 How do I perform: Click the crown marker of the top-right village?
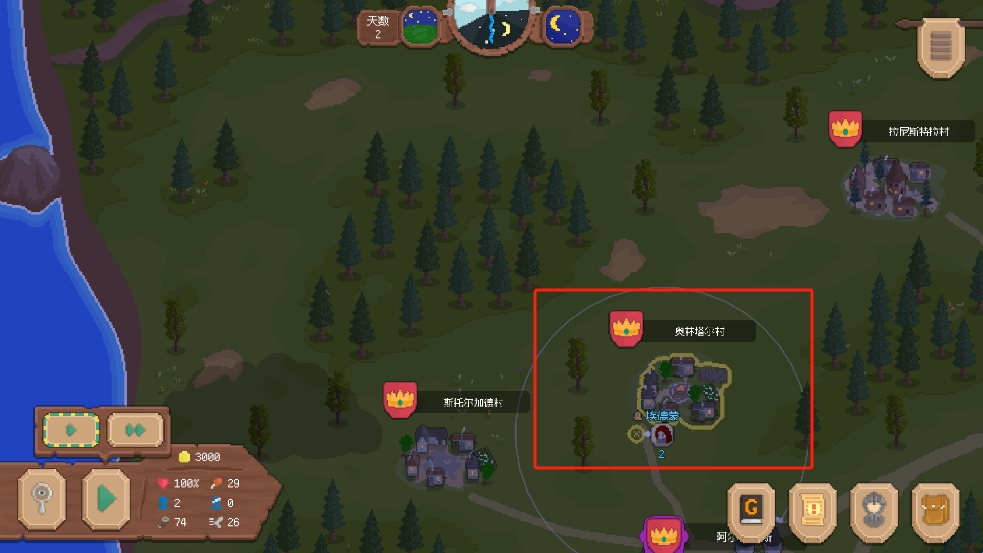click(x=846, y=129)
